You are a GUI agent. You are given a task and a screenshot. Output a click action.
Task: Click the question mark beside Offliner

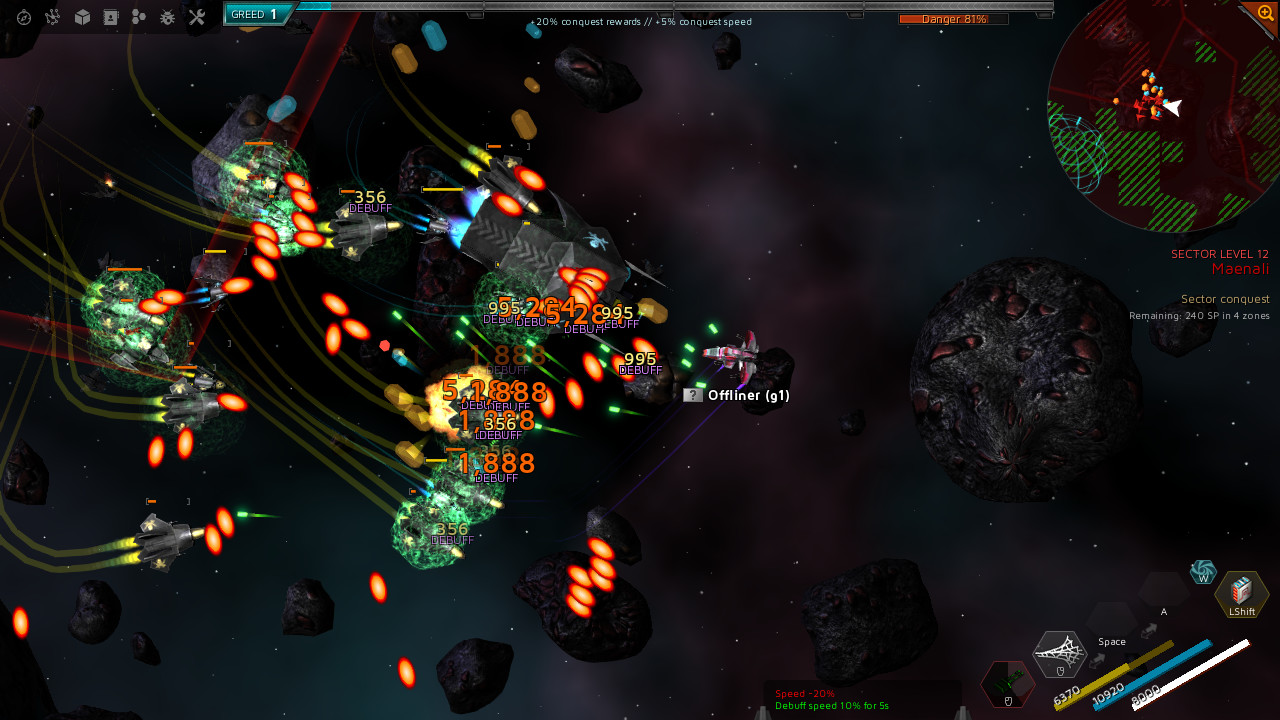pos(690,396)
